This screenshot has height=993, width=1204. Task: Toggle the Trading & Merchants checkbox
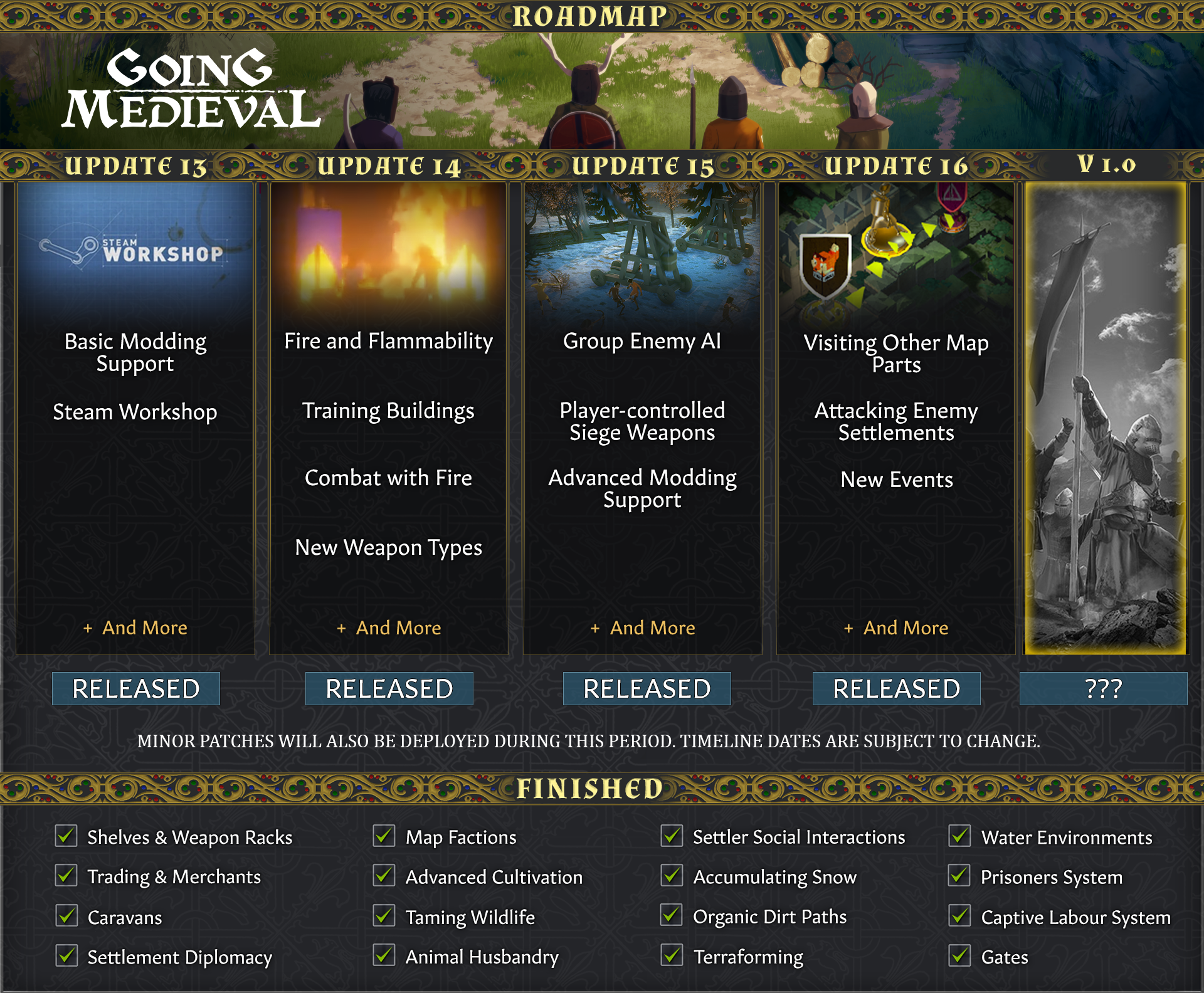click(x=66, y=876)
